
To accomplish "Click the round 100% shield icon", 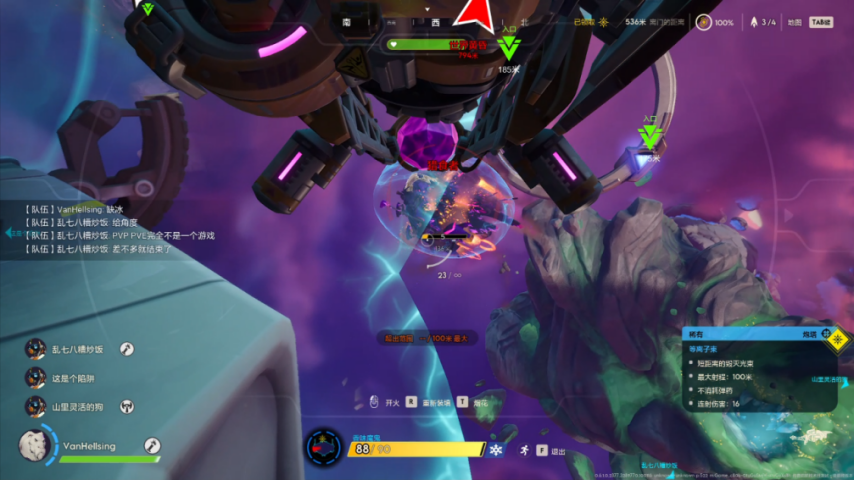I will [x=704, y=22].
